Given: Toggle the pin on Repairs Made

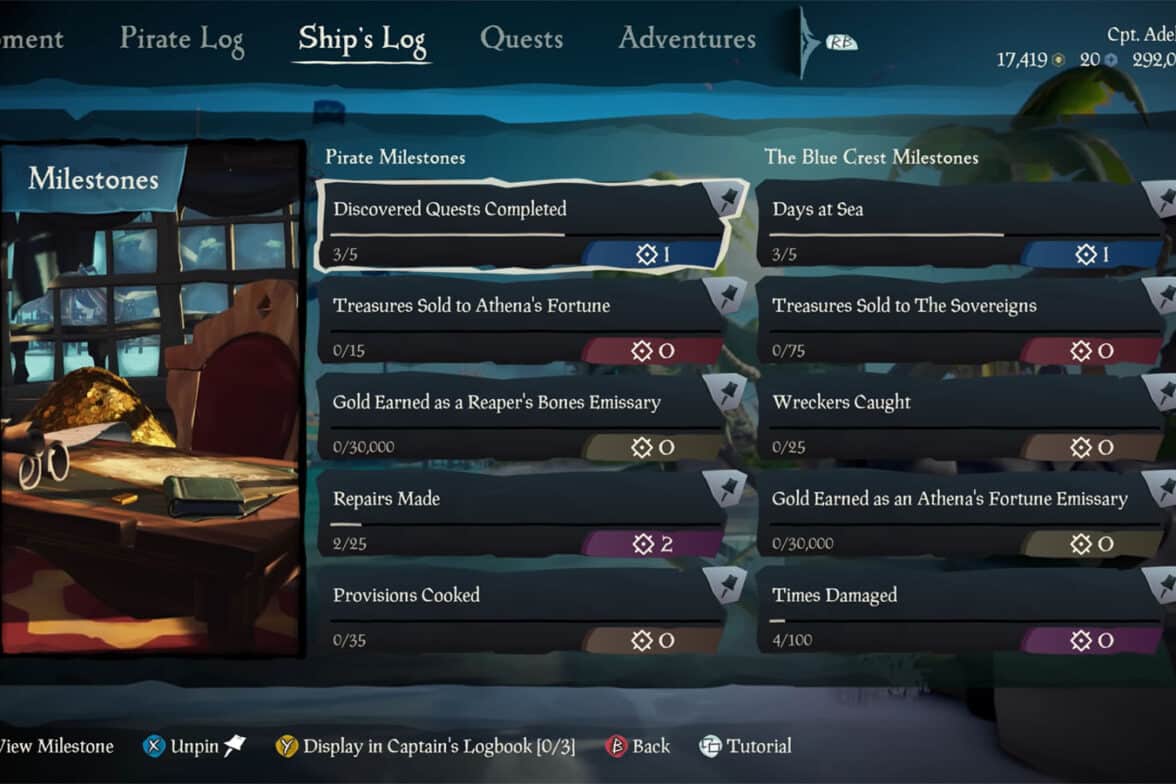Looking at the screenshot, I should tap(727, 489).
